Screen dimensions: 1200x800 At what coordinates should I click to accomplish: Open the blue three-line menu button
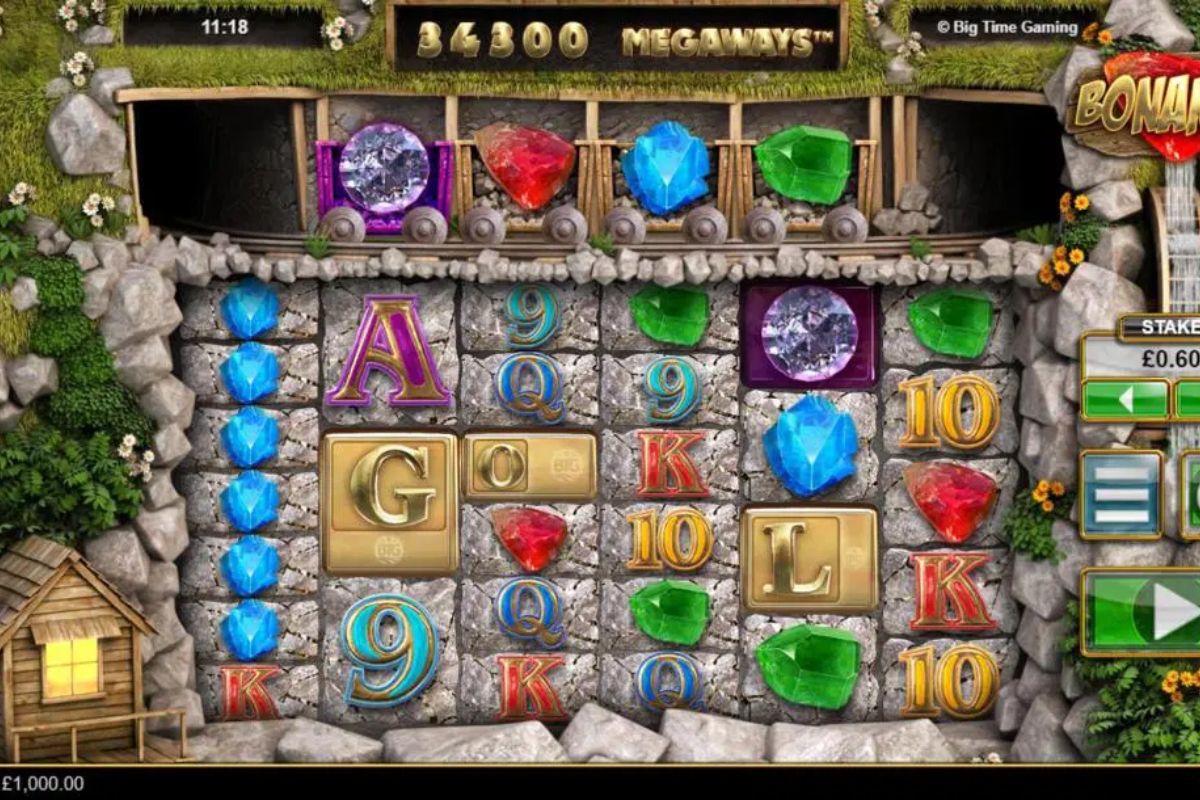1121,494
